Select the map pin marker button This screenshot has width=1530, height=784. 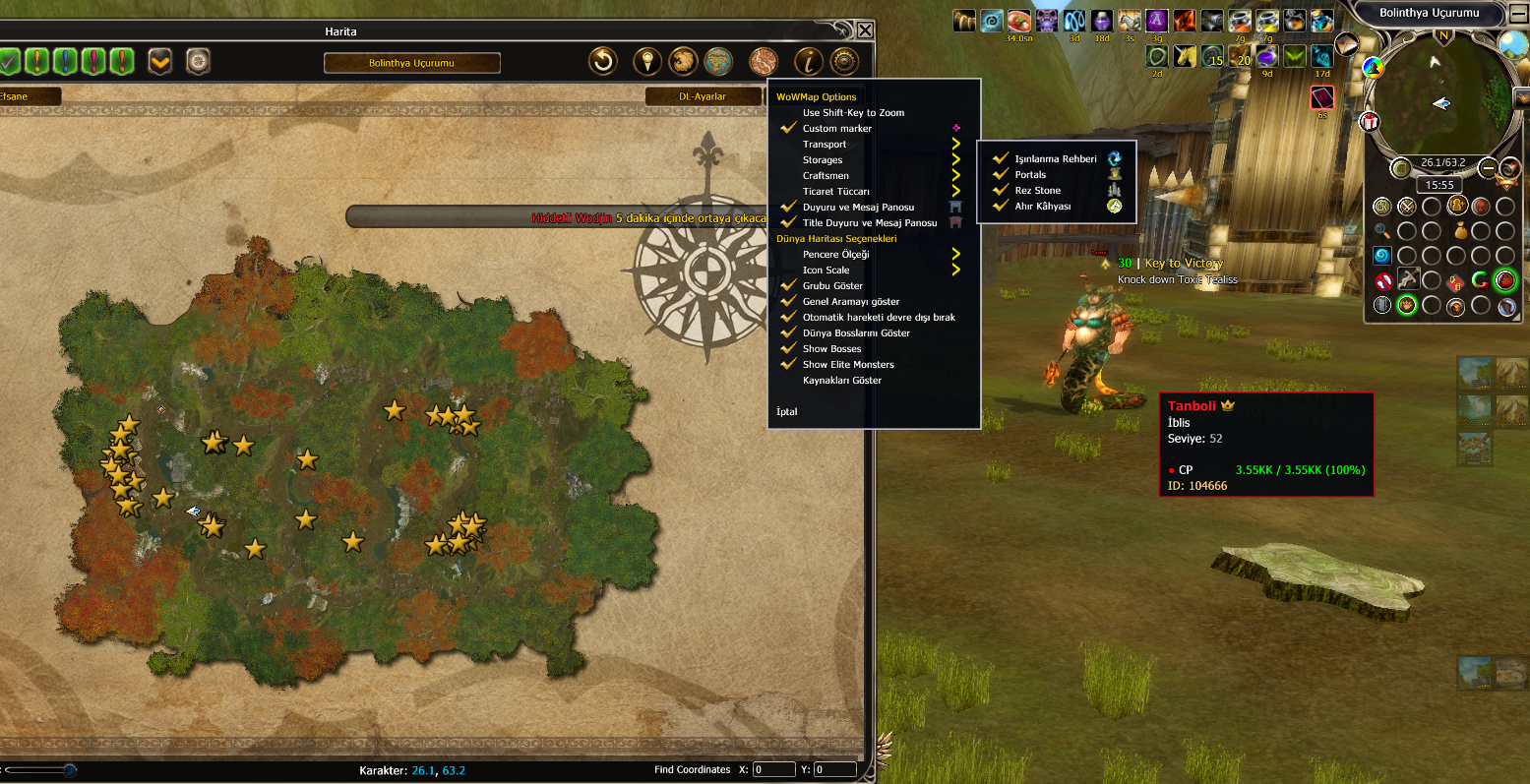tap(646, 62)
